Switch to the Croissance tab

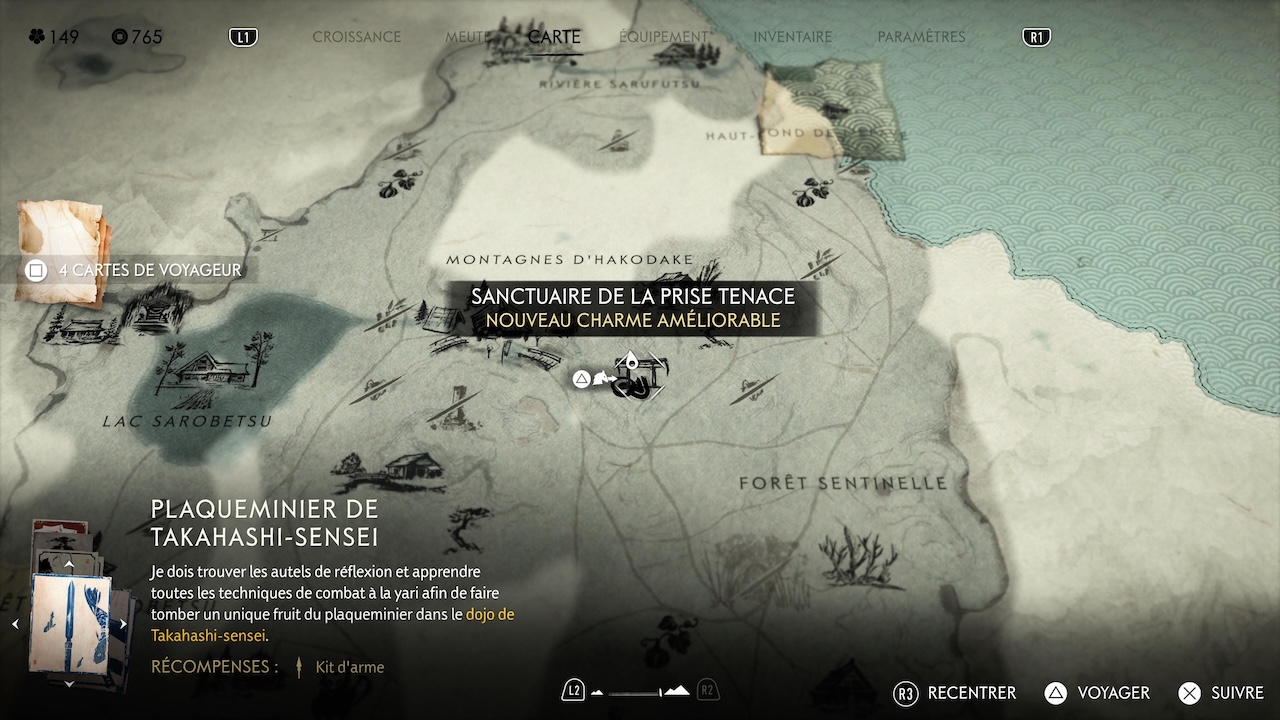356,37
